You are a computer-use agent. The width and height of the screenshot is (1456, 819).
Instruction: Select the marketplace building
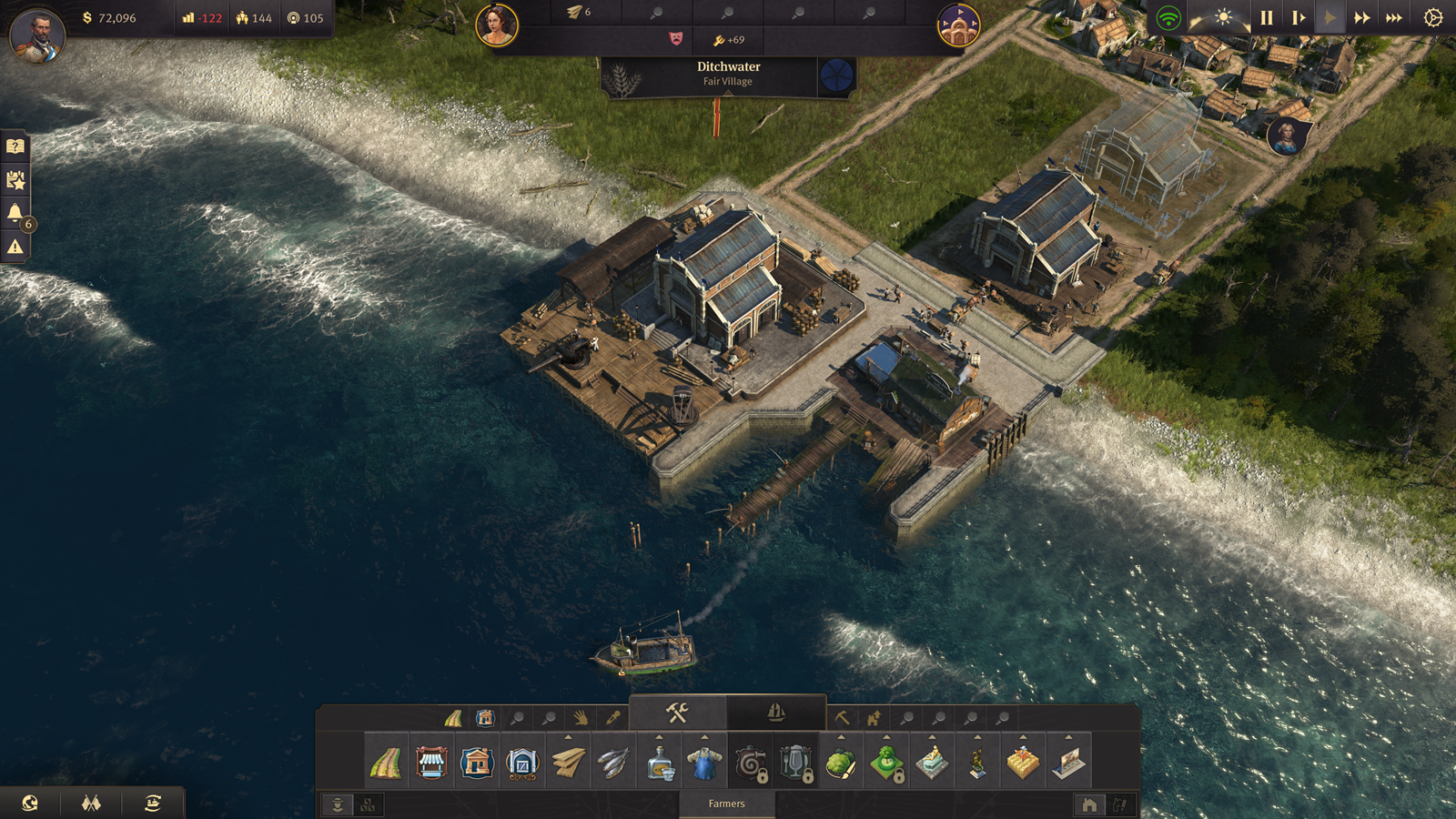(x=431, y=763)
